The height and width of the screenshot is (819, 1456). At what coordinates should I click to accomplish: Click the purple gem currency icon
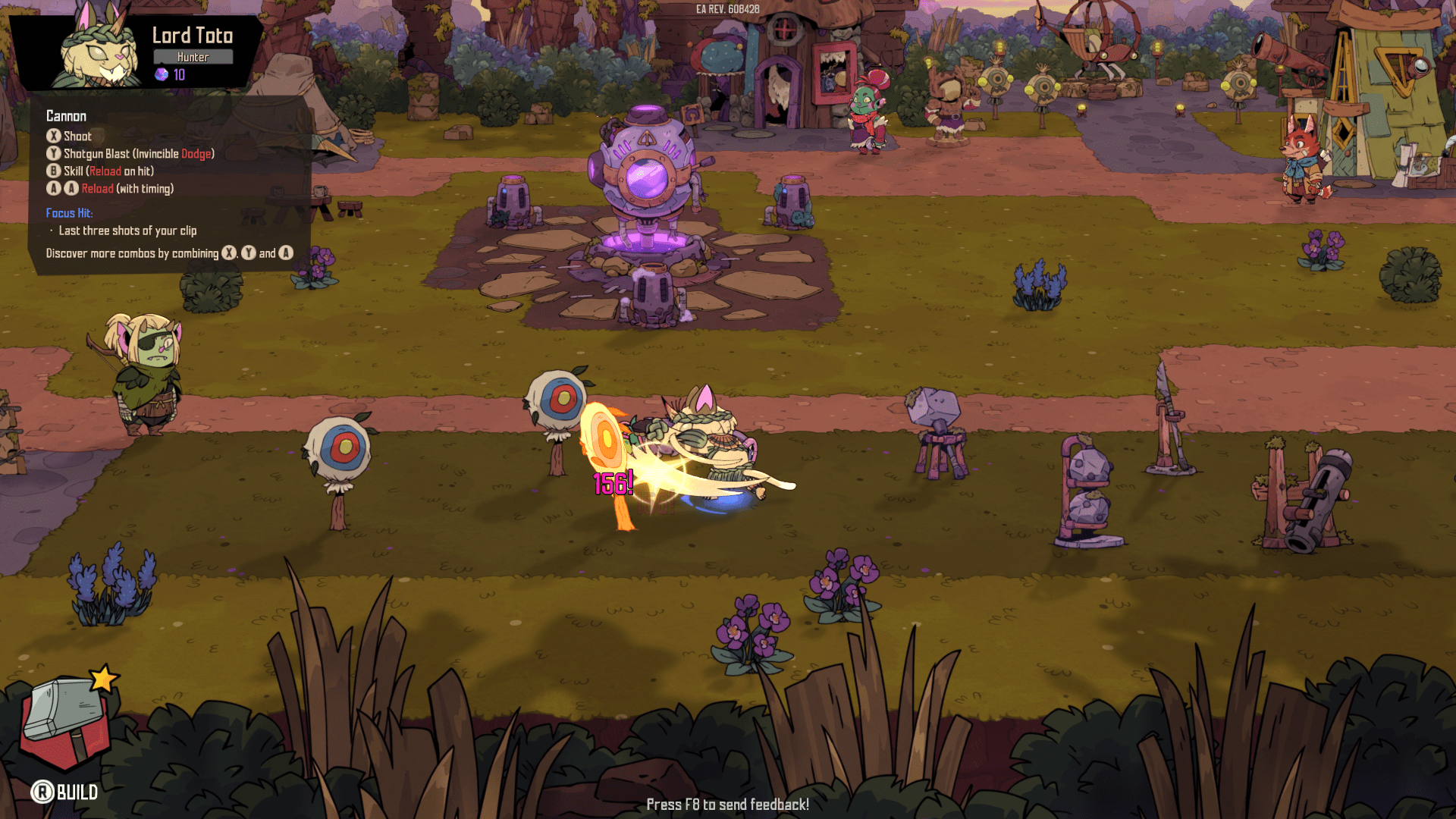(x=160, y=74)
